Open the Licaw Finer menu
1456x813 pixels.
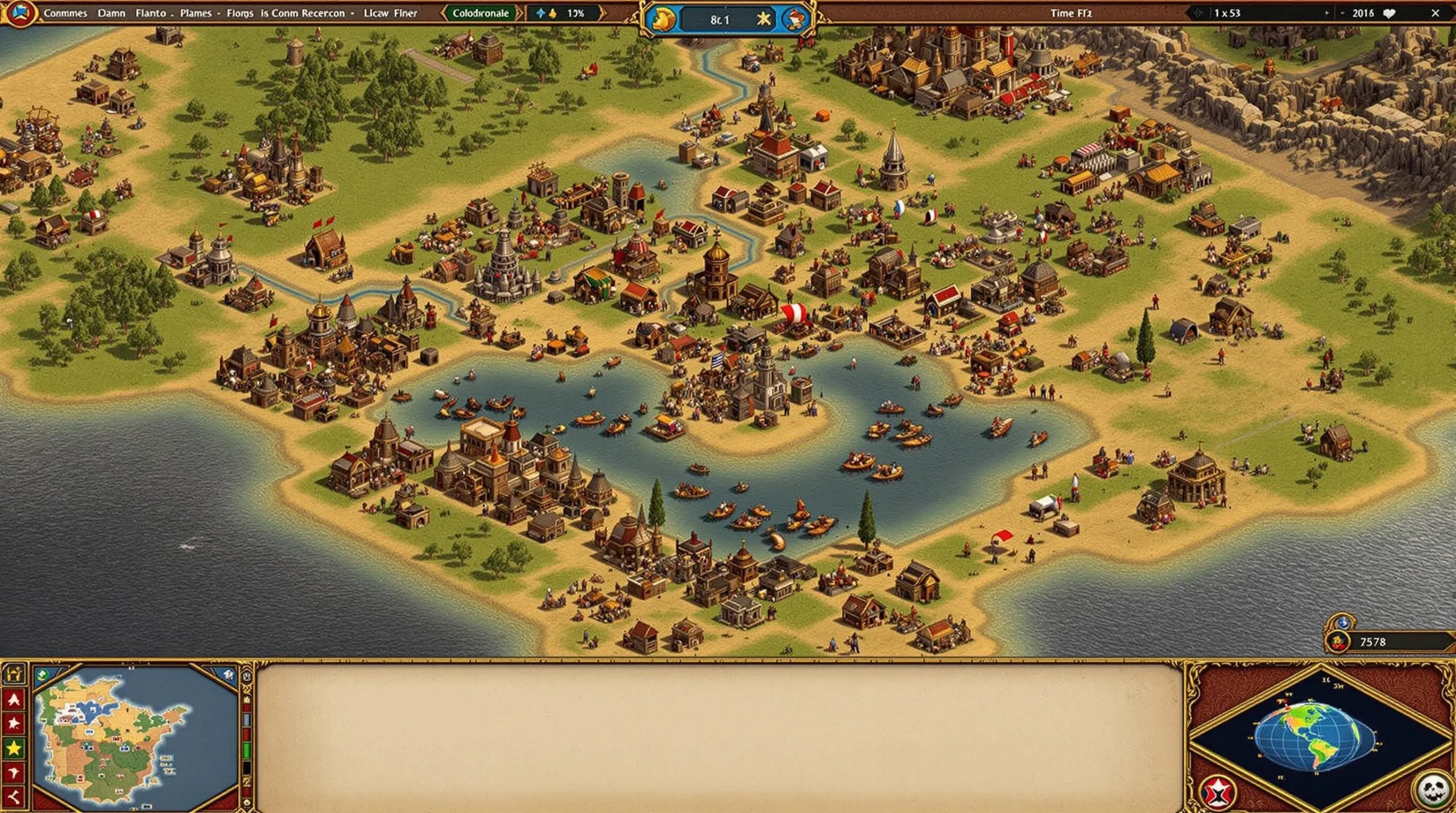click(390, 13)
